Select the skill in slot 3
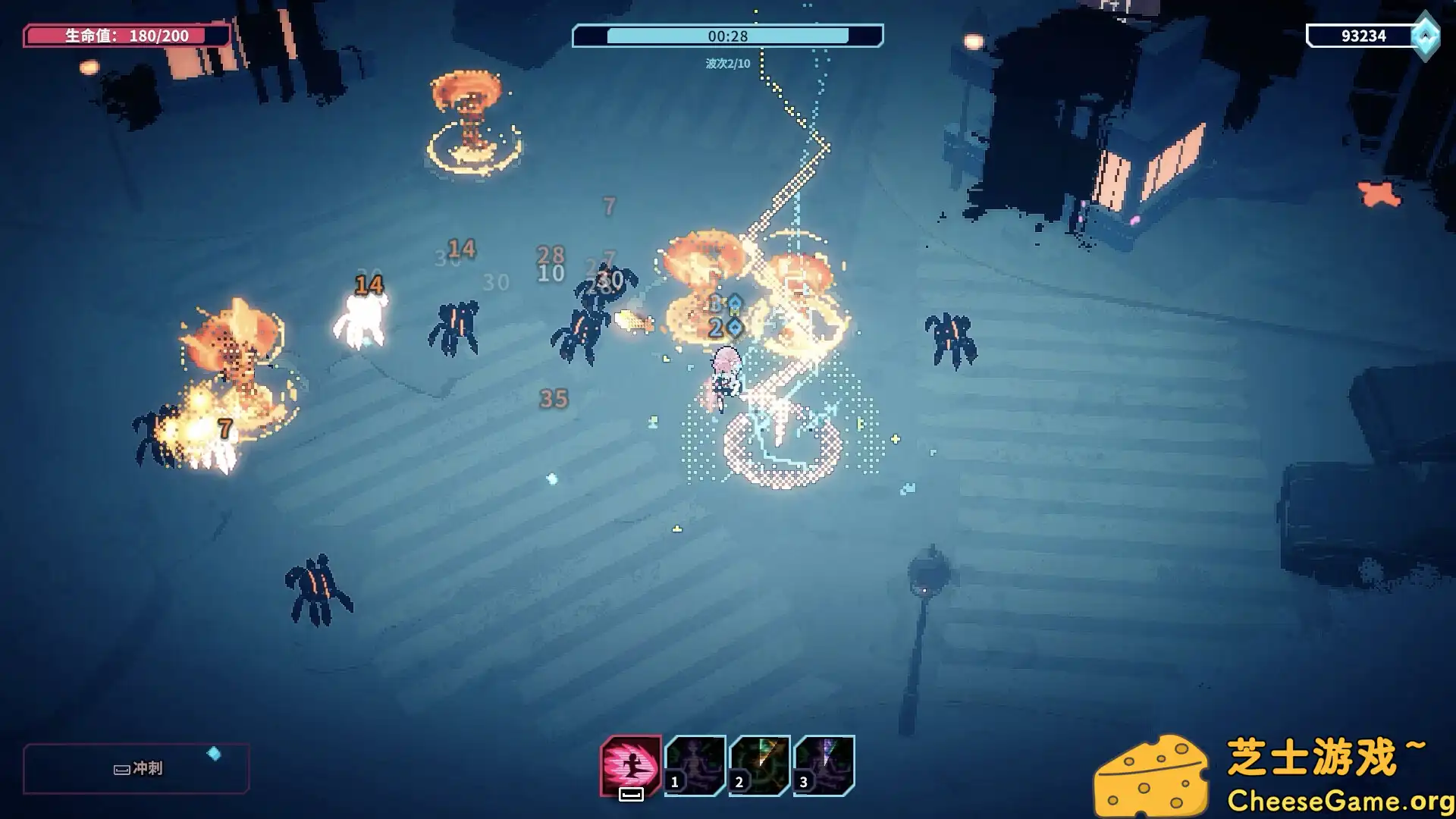The width and height of the screenshot is (1456, 819). [824, 764]
